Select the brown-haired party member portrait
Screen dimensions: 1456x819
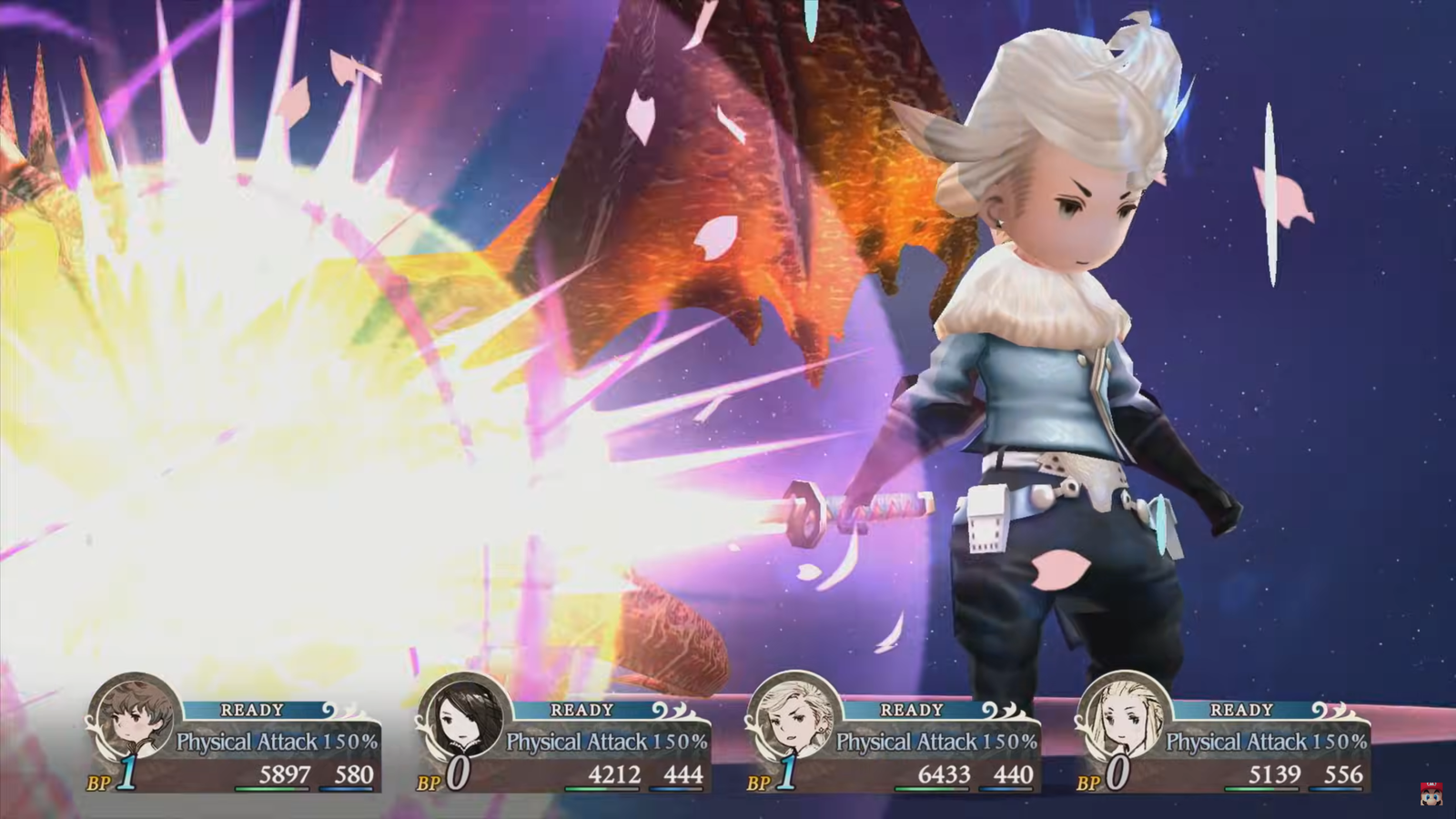pos(134,717)
